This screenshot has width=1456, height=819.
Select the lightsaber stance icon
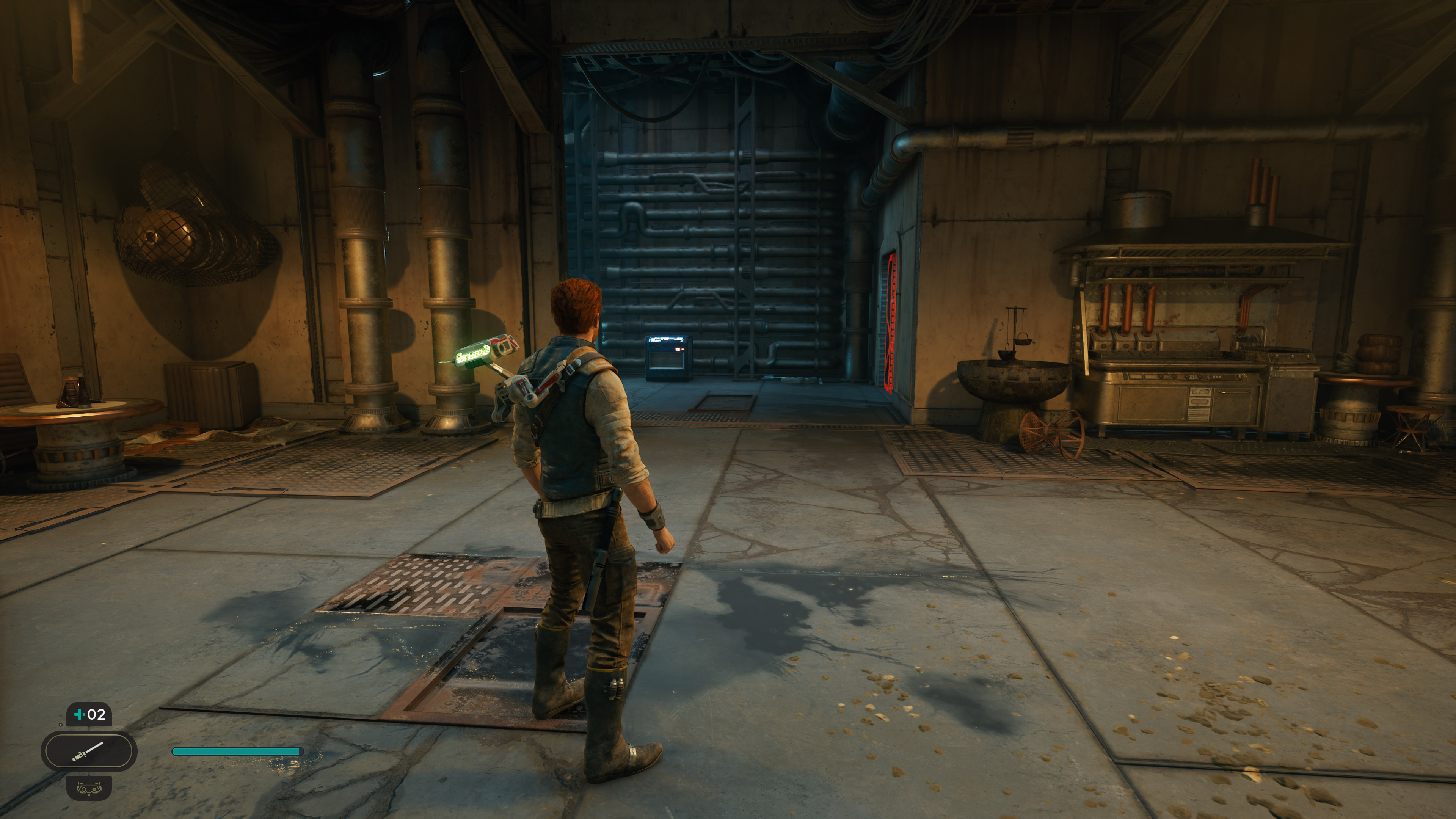[88, 751]
